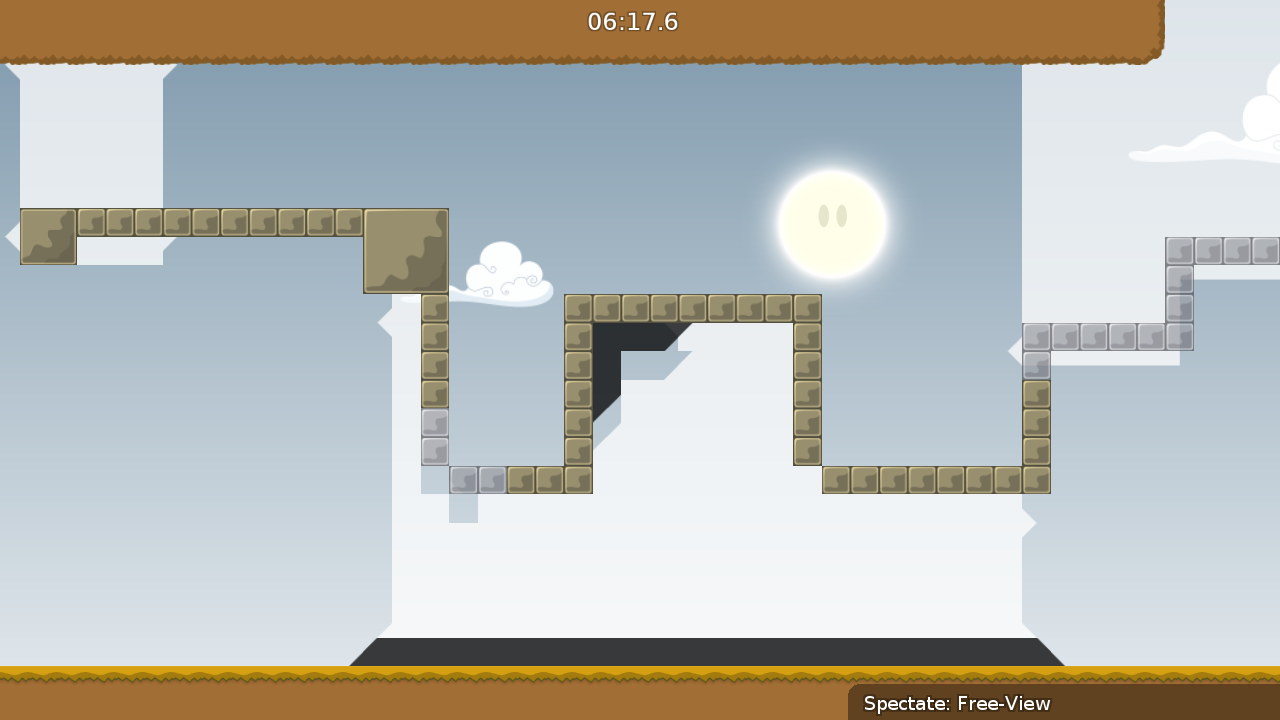The image size is (1280, 720).
Task: Click the dark shadow trapezoid near the floor
Action: pyautogui.click(x=710, y=650)
